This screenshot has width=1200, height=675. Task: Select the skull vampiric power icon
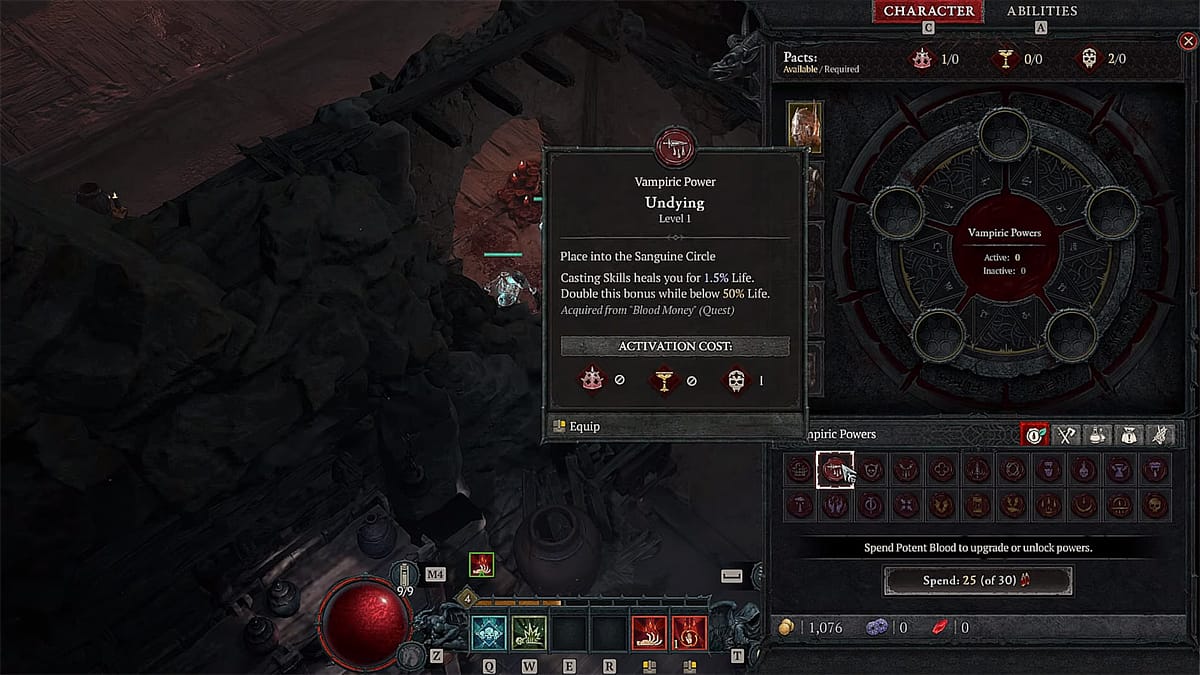pos(1155,504)
